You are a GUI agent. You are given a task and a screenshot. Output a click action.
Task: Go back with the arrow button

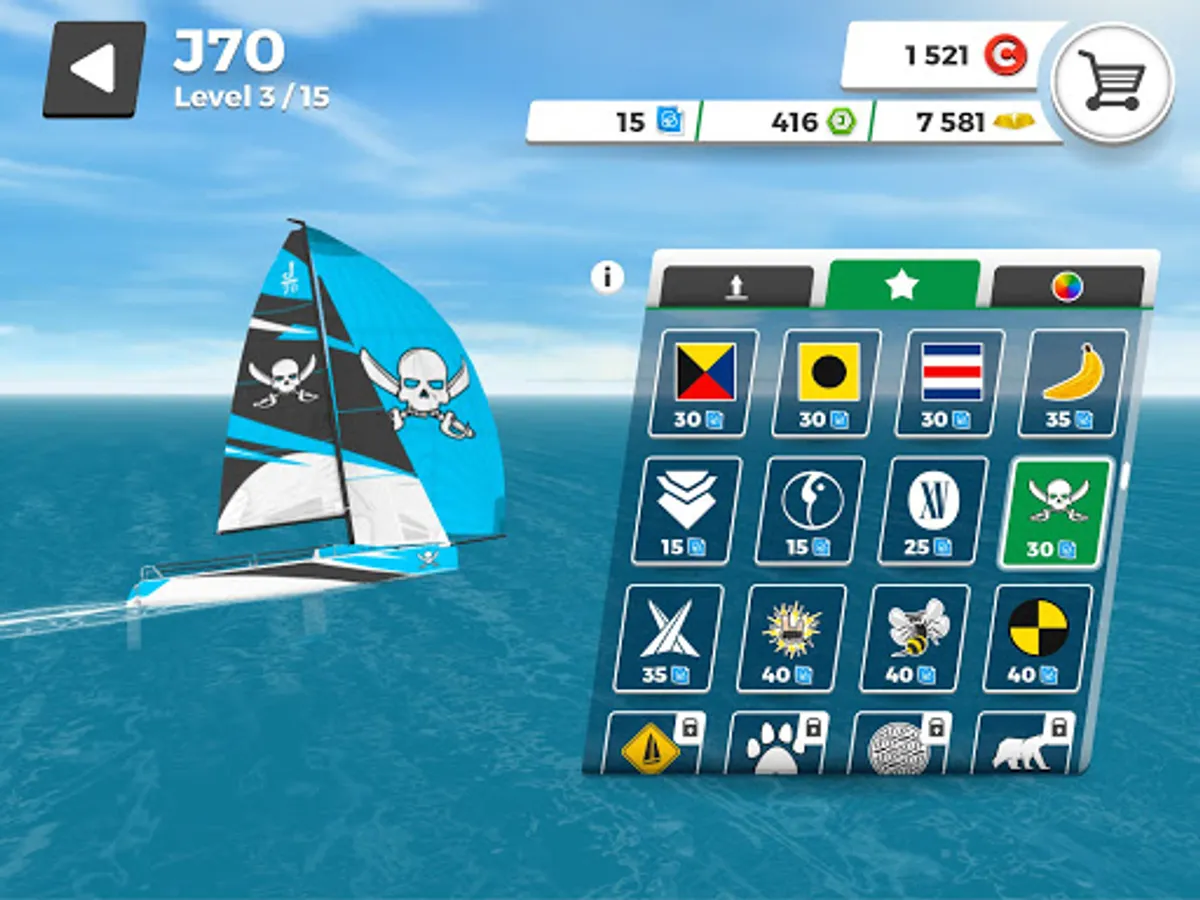(94, 69)
